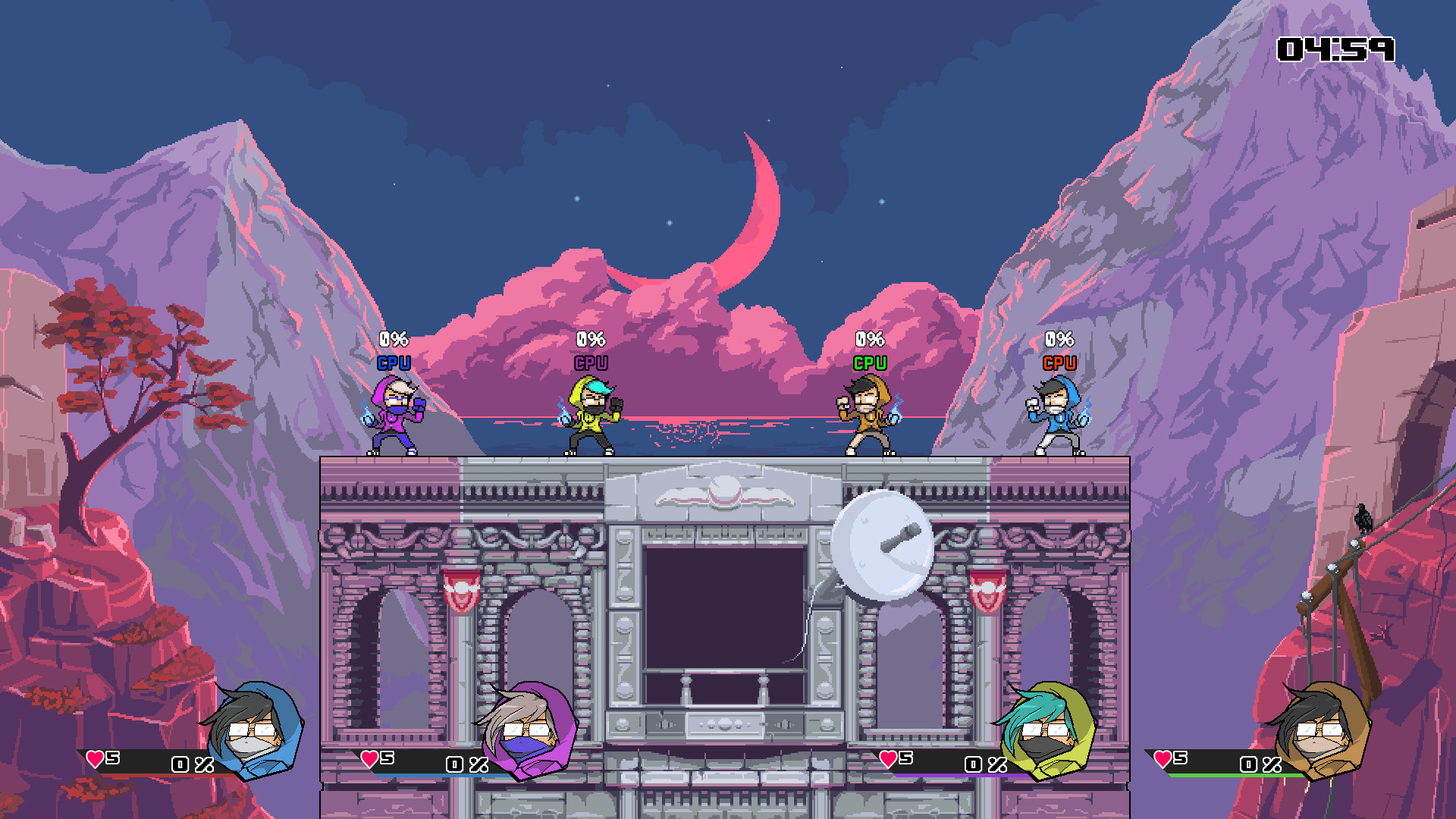
Task: Click the stock count 5 beside Player 2's heart
Action: [387, 758]
